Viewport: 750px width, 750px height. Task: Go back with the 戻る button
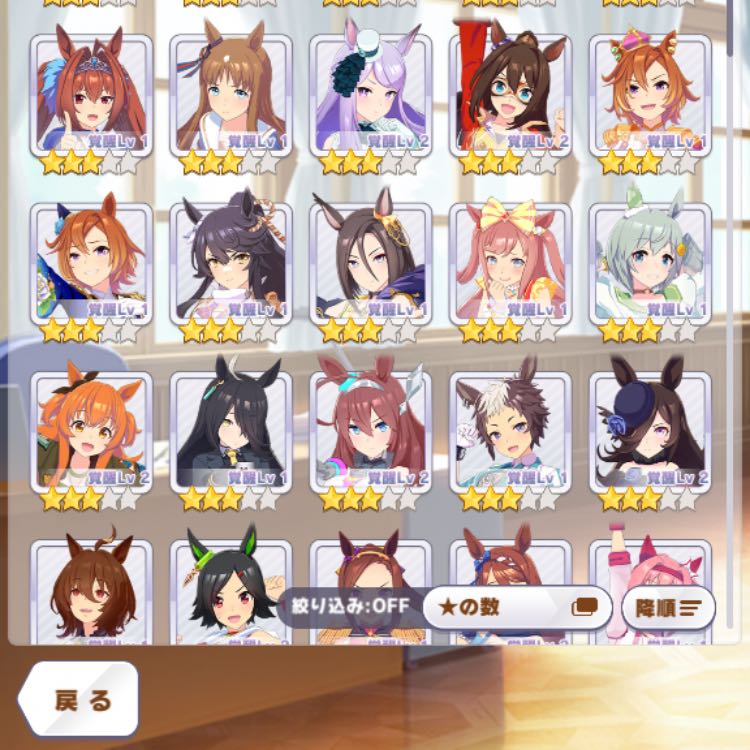[x=77, y=699]
